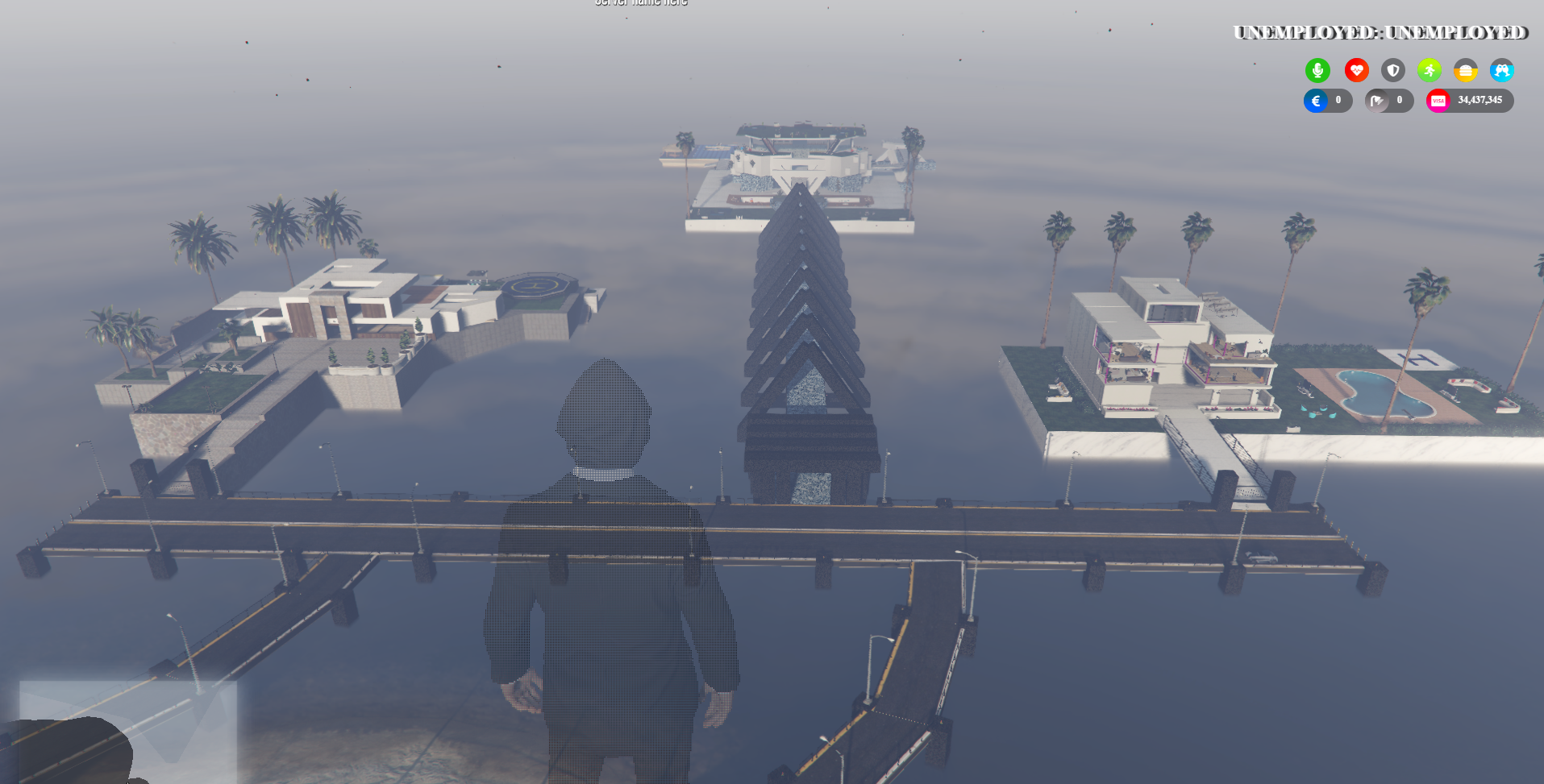Open the pink VISA bank icon
This screenshot has width=1544, height=784.
pos(1438,101)
